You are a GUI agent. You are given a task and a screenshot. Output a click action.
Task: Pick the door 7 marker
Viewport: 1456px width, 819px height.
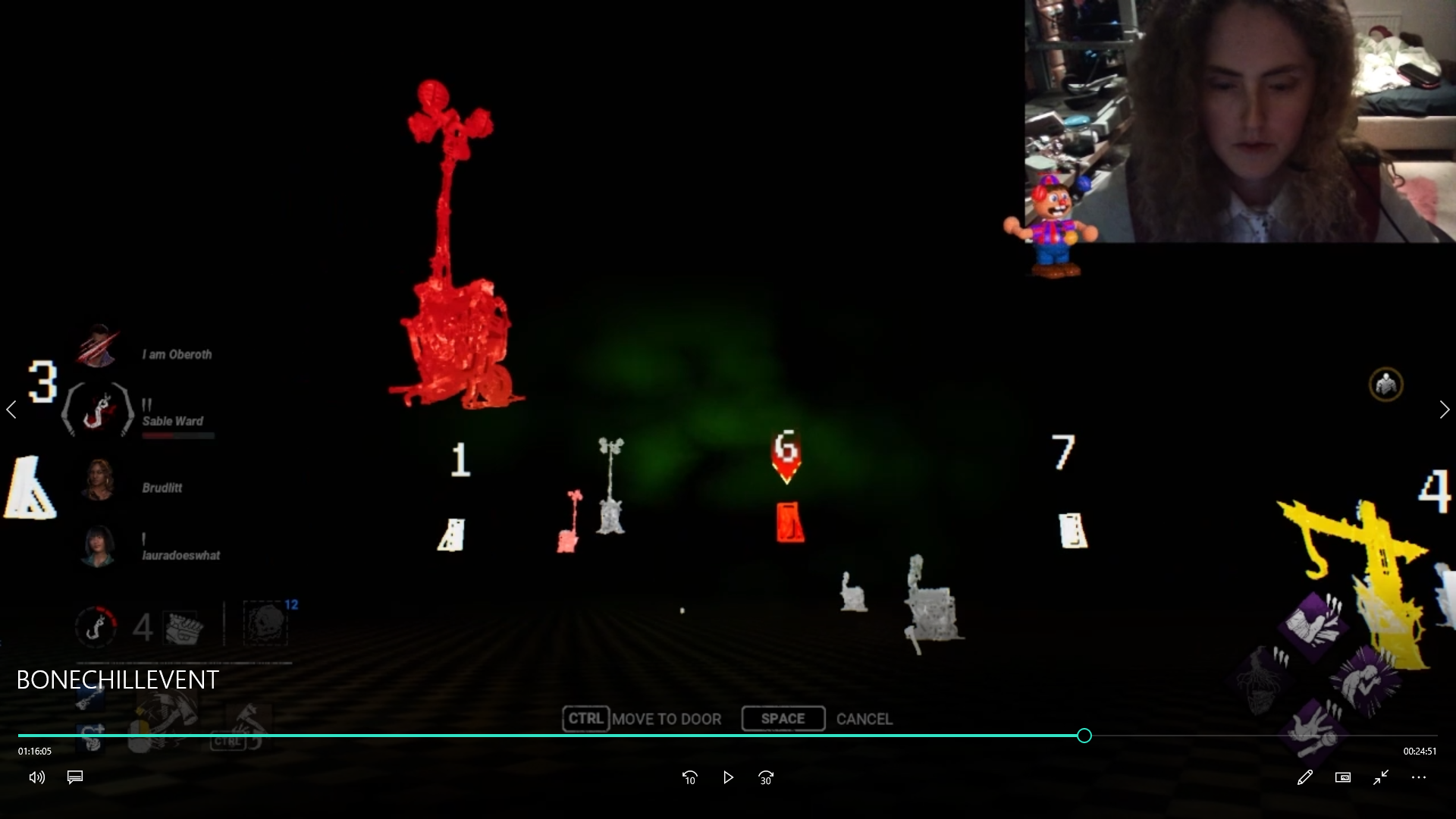point(1072,530)
